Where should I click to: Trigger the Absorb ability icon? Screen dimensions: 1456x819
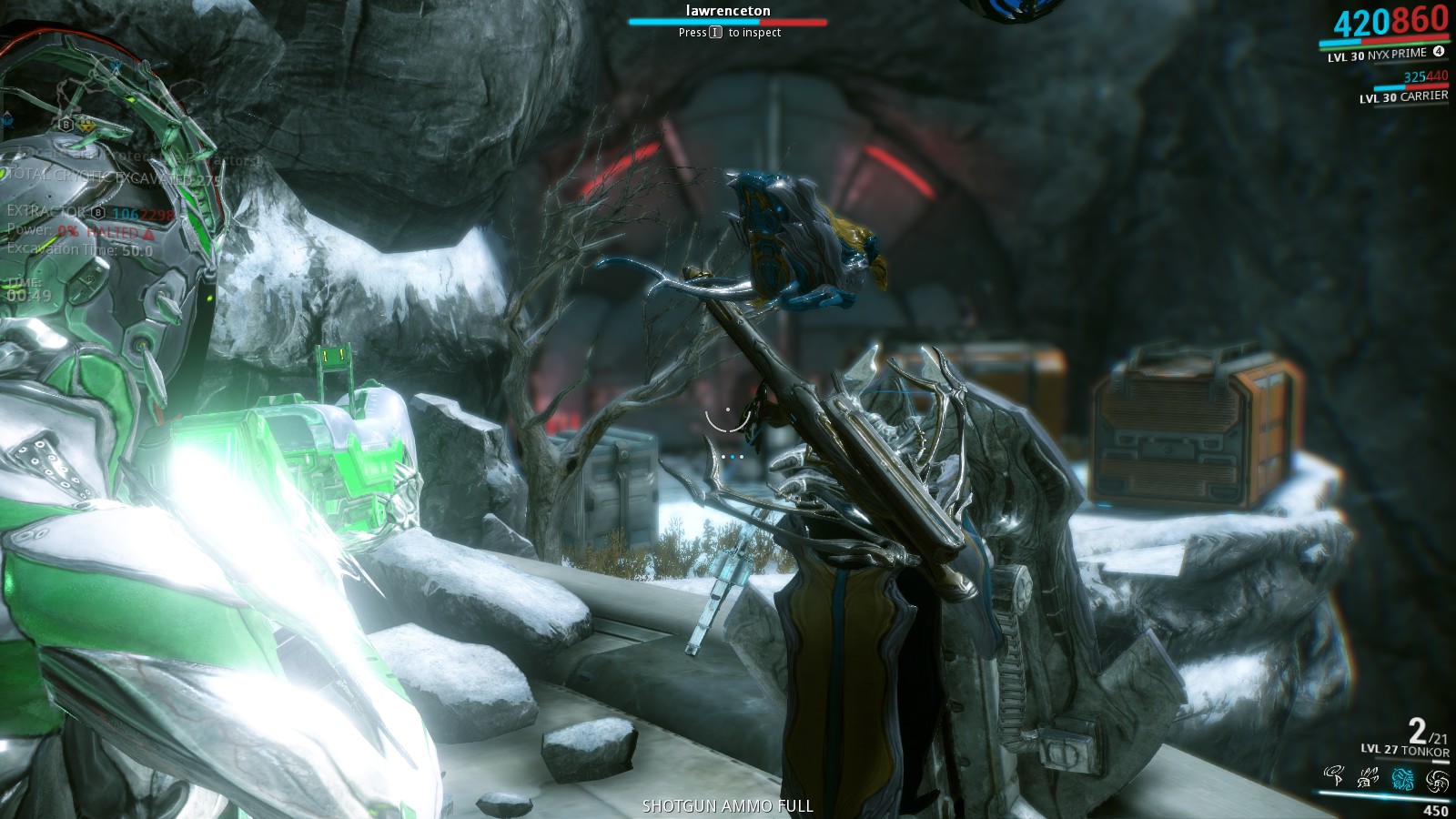coord(1437,781)
